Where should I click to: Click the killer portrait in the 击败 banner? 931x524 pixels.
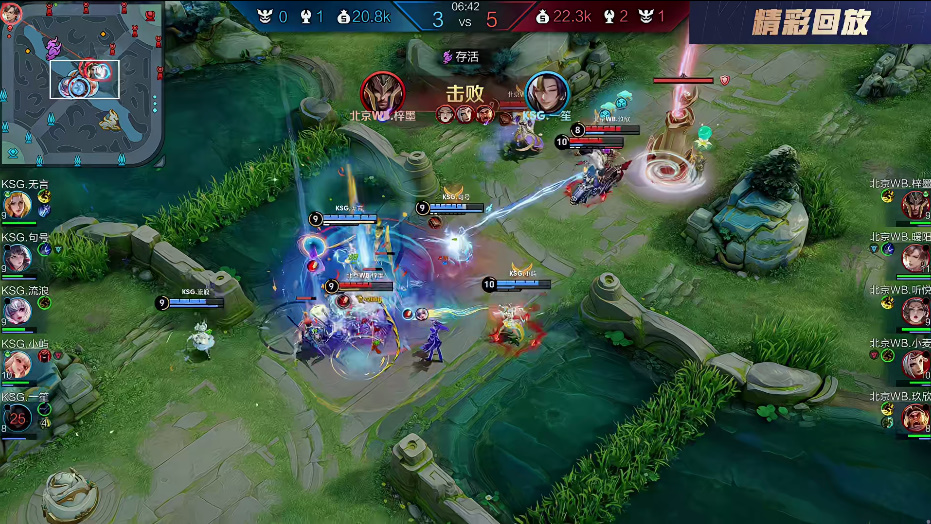coord(382,92)
